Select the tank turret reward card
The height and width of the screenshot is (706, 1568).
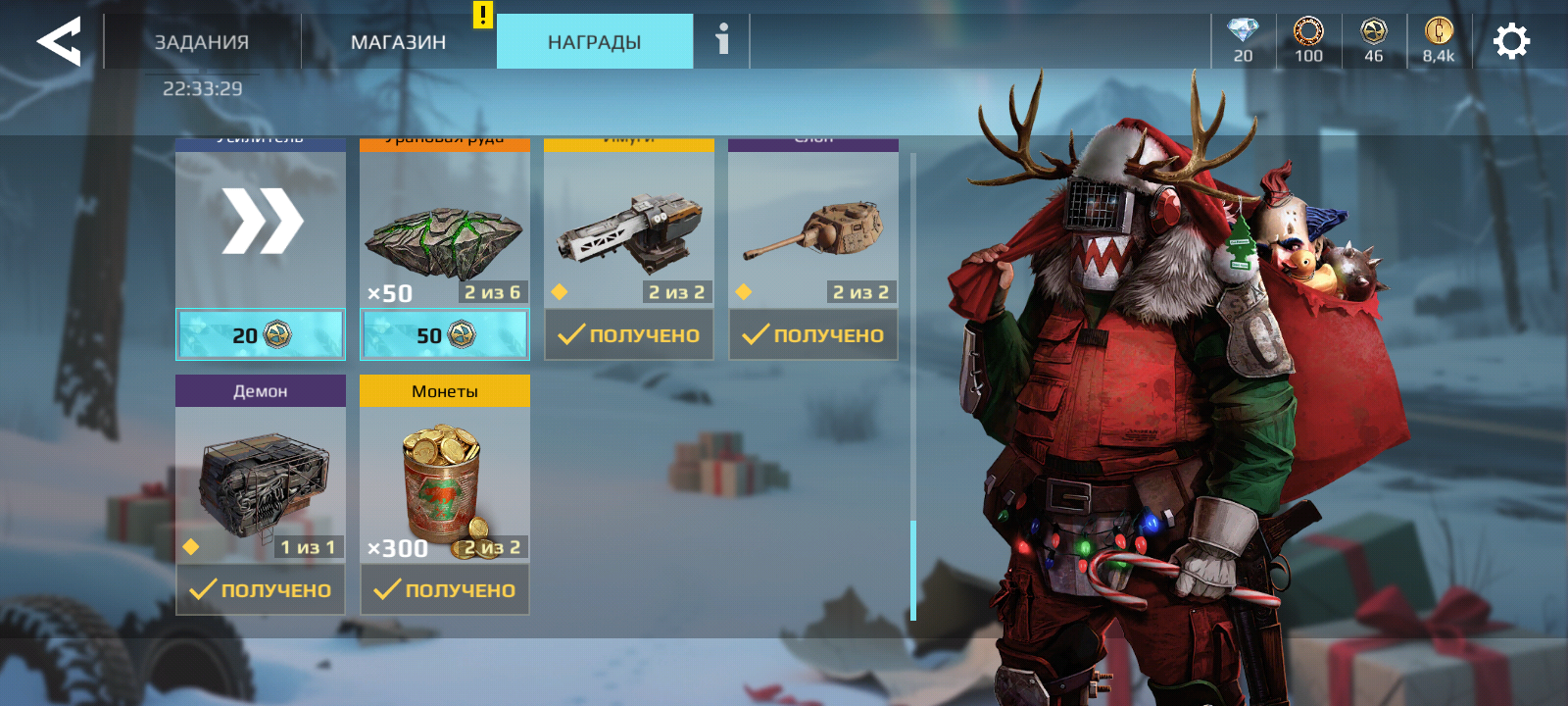pyautogui.click(x=813, y=231)
